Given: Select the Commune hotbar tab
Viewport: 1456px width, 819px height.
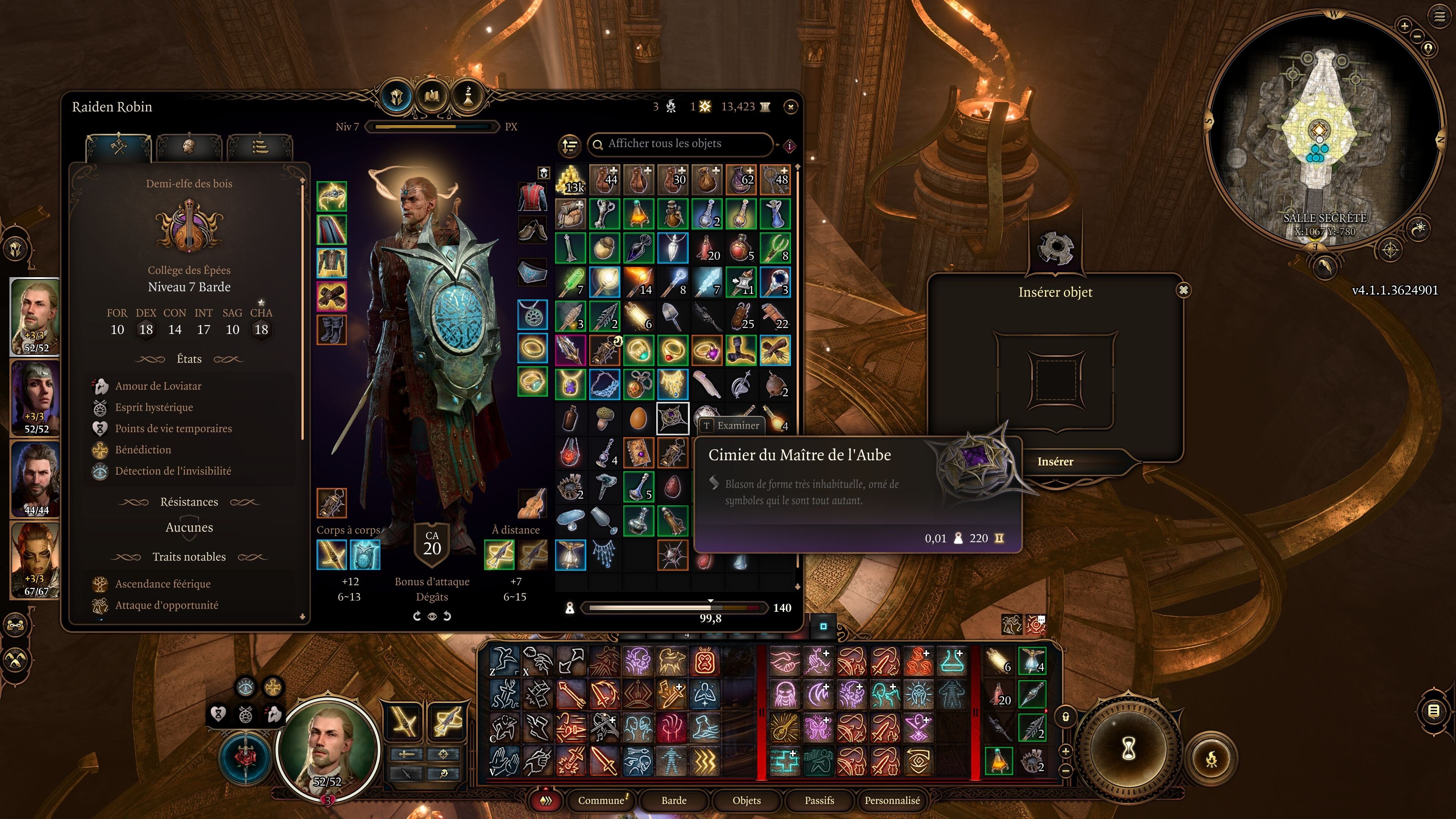Looking at the screenshot, I should [601, 800].
